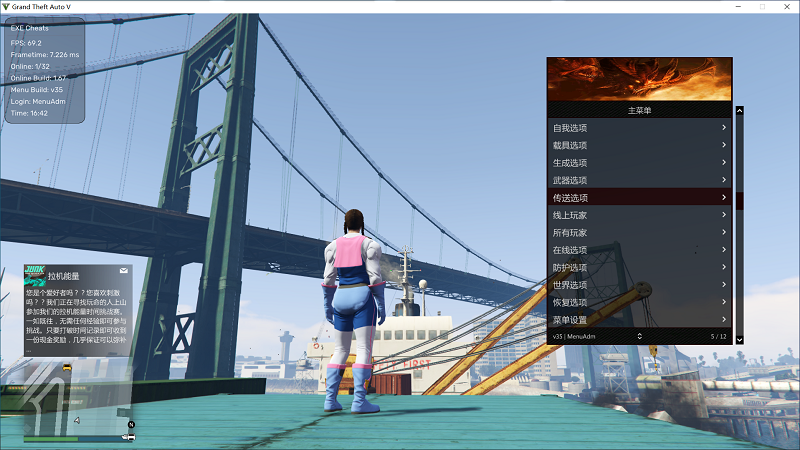800x450 pixels.
Task: Click the up-down arrows in menu footer
Action: click(x=639, y=336)
